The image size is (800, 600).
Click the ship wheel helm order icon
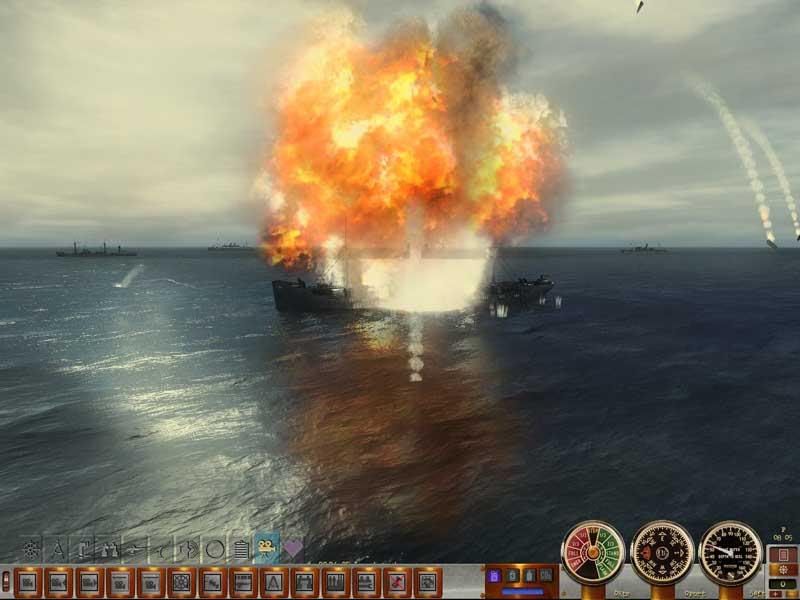pos(31,548)
